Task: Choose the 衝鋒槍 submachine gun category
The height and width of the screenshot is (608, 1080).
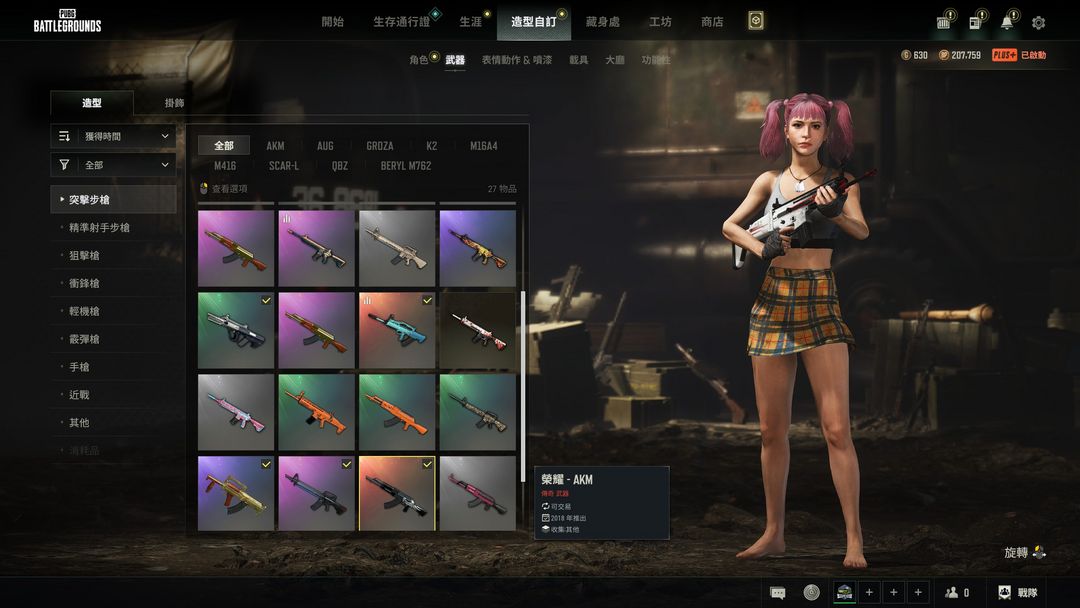Action: coord(84,284)
